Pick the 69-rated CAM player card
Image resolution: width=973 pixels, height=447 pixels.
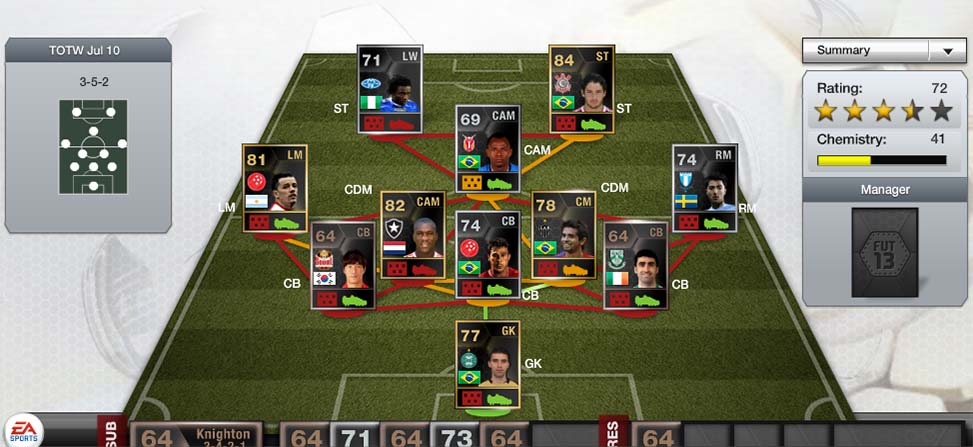coord(487,149)
